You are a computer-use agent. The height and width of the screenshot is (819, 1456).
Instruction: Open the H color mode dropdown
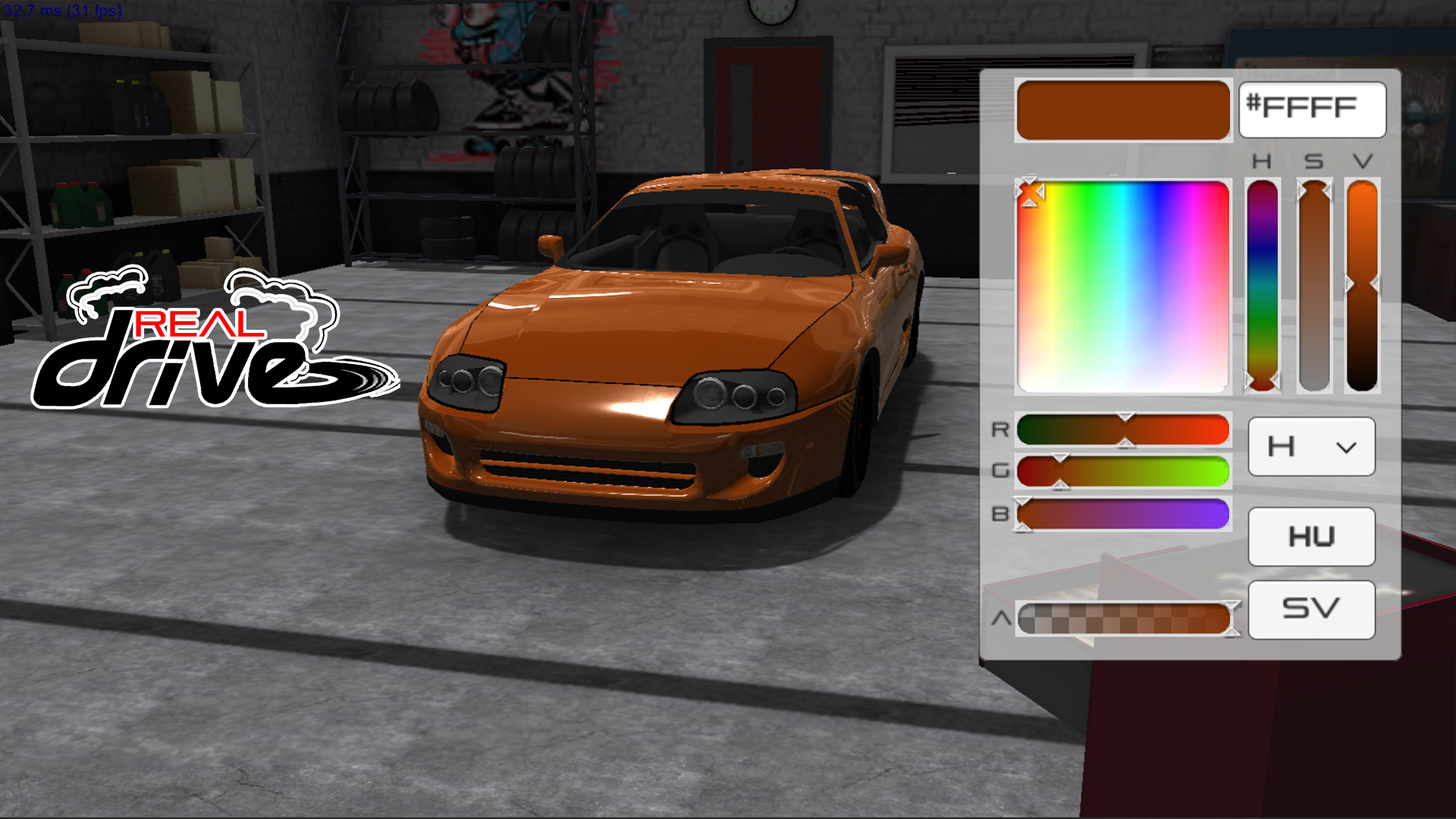point(1310,447)
